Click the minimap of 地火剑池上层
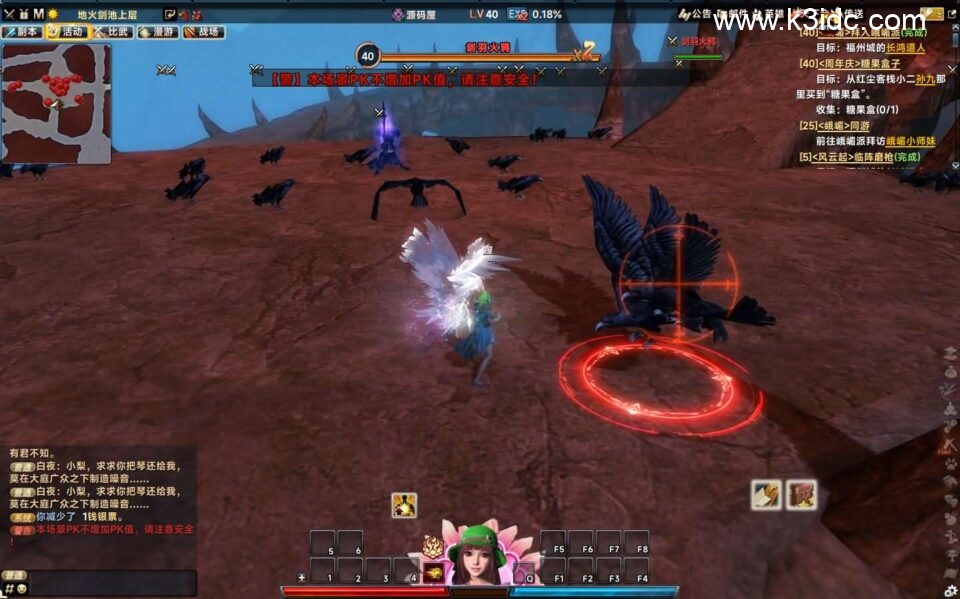This screenshot has height=599, width=960. (56, 103)
